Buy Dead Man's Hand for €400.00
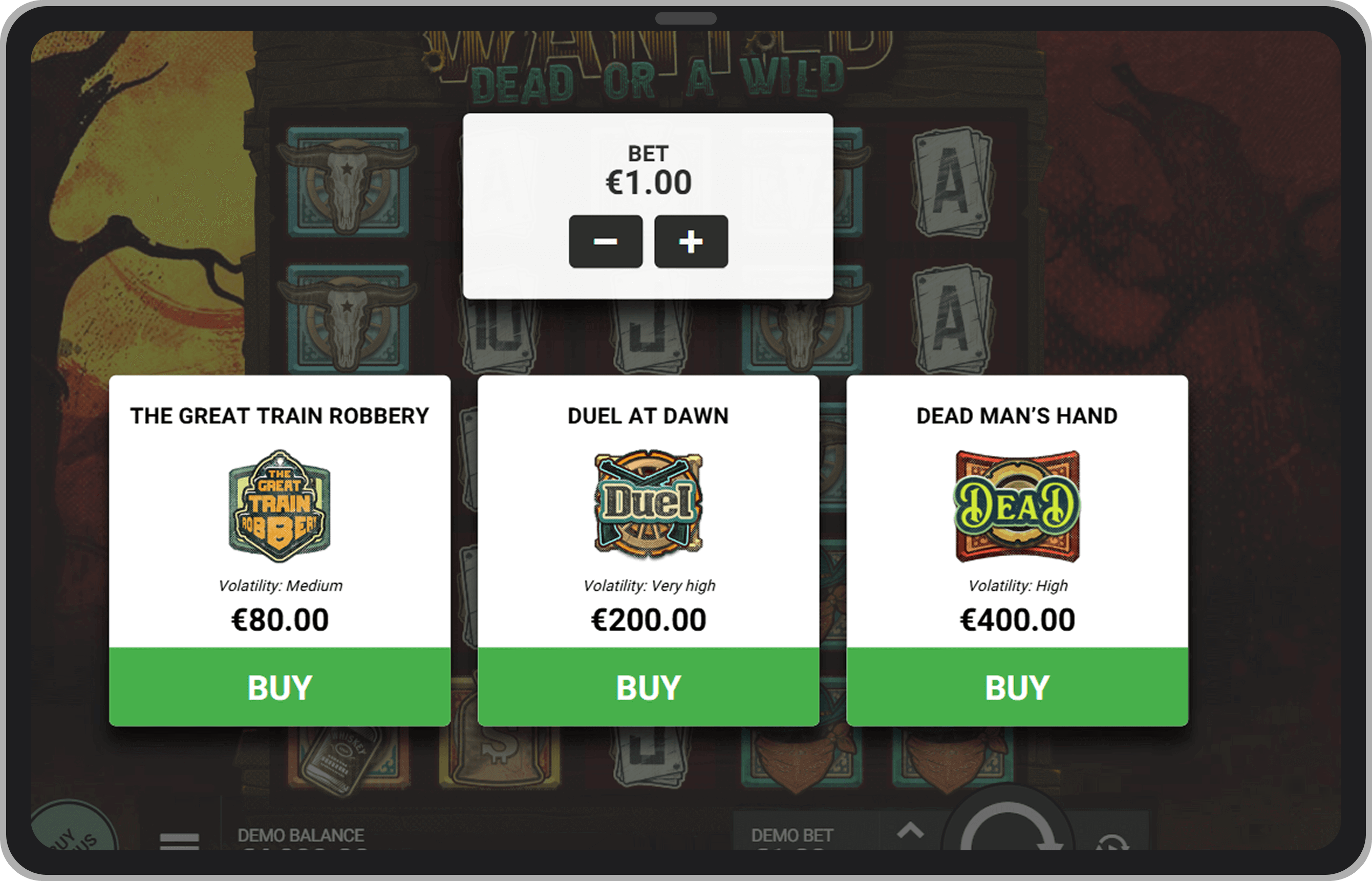Viewport: 1372px width, 881px height. [1018, 687]
